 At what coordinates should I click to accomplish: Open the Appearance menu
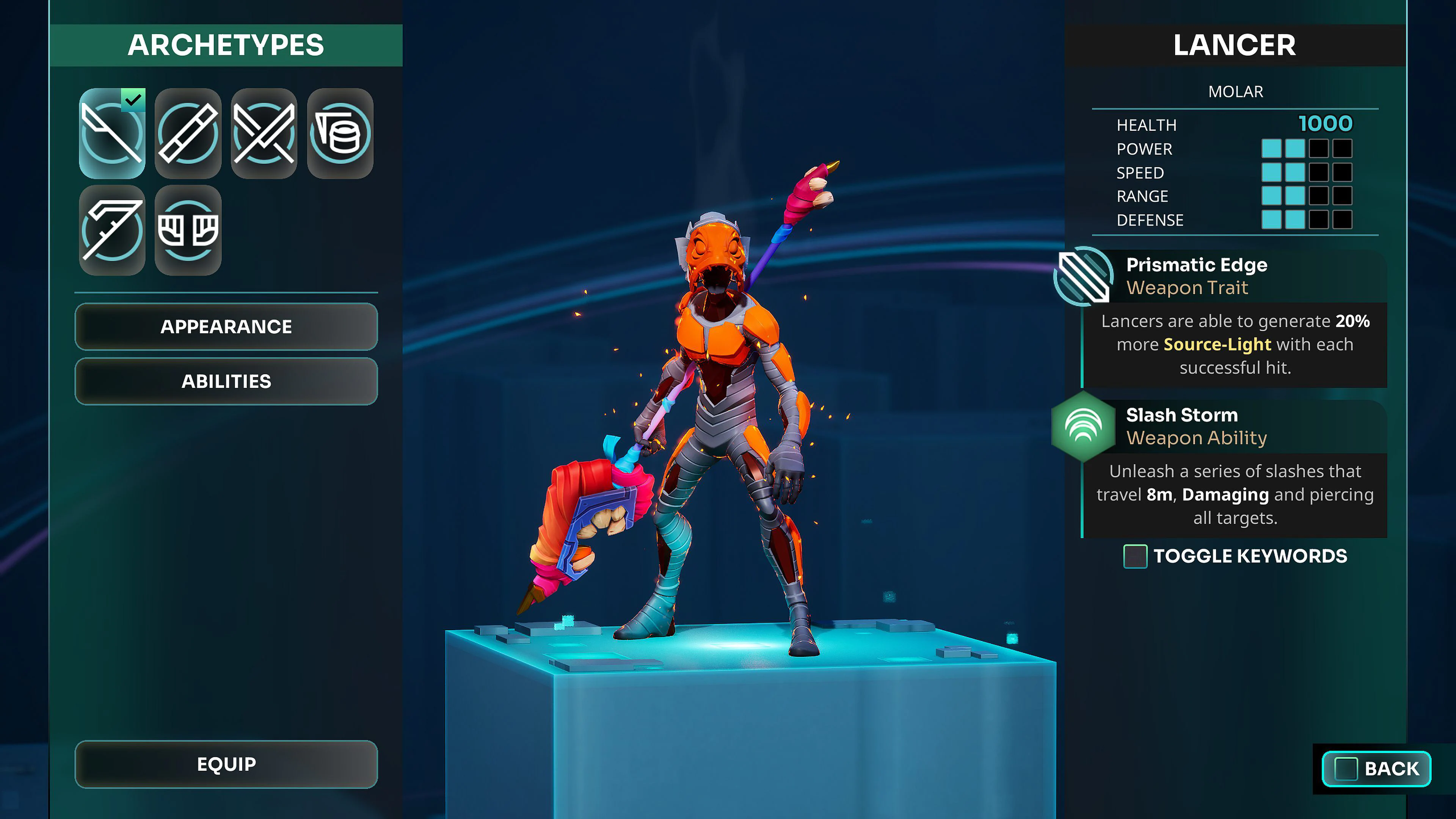pos(226,326)
